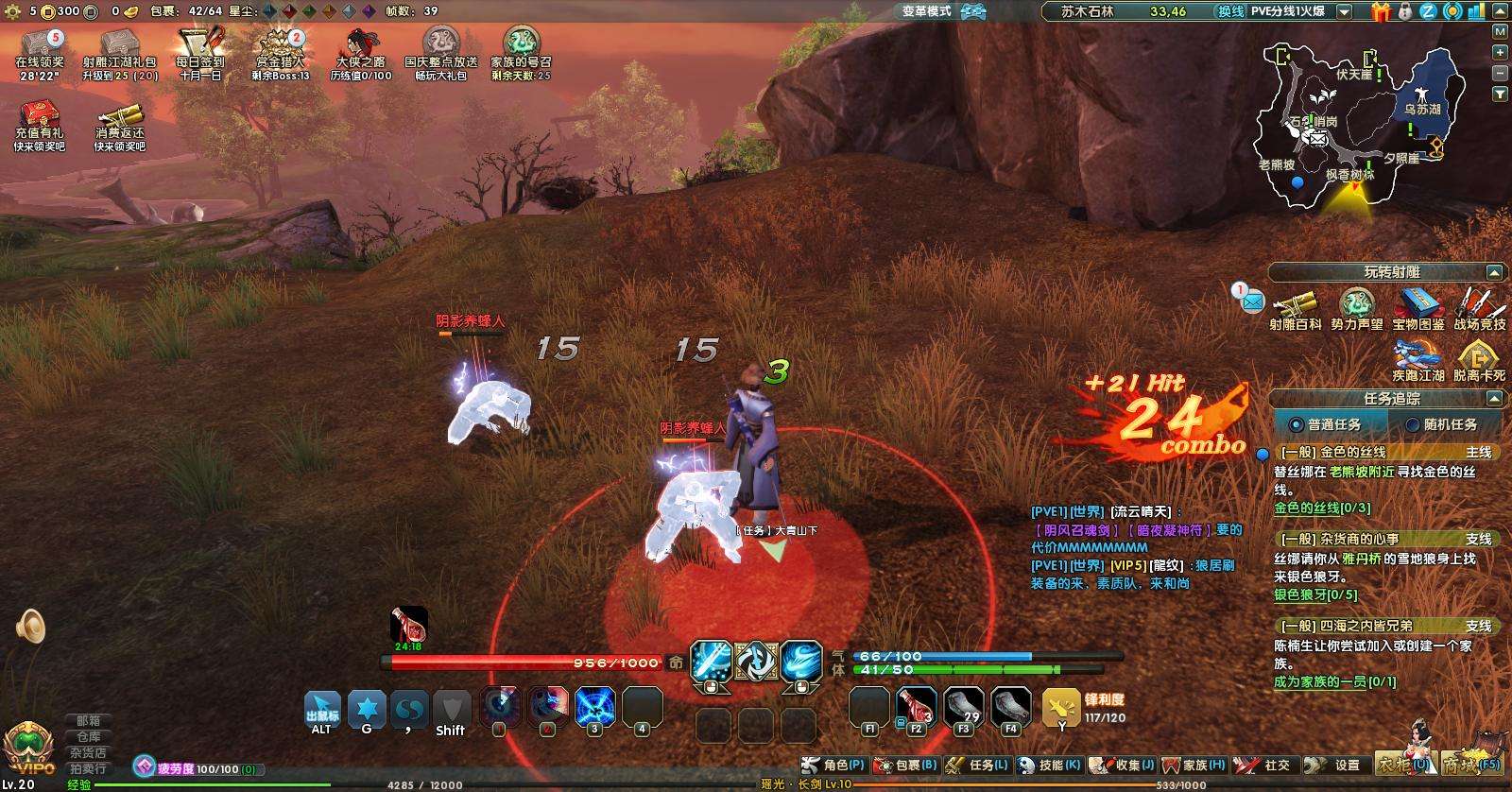Viewport: 1512px width, 792px height.
Task: Zoom in the minimap with the plus button
Action: pos(1500,51)
